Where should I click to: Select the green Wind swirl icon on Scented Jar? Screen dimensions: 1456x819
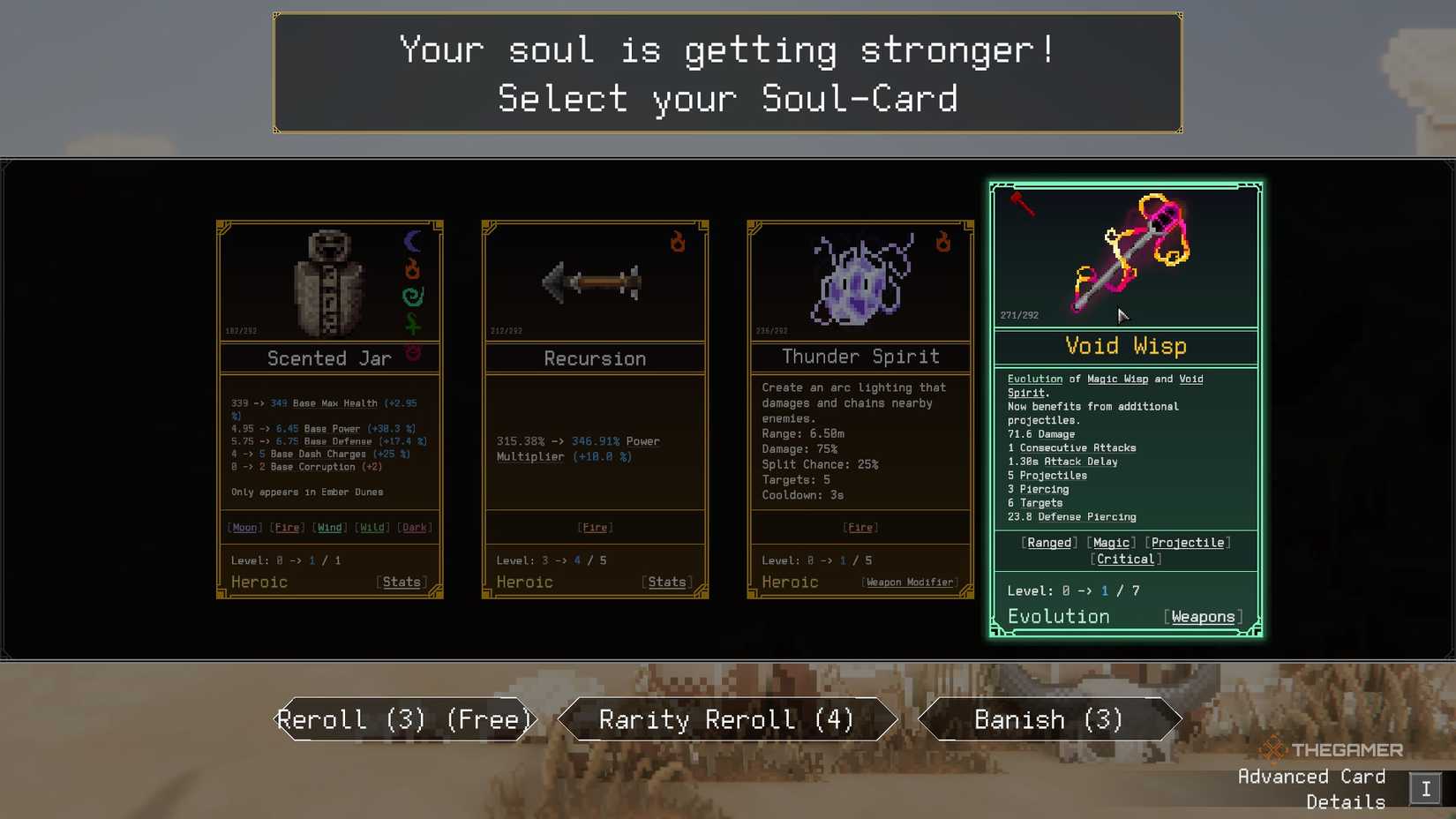coord(413,297)
